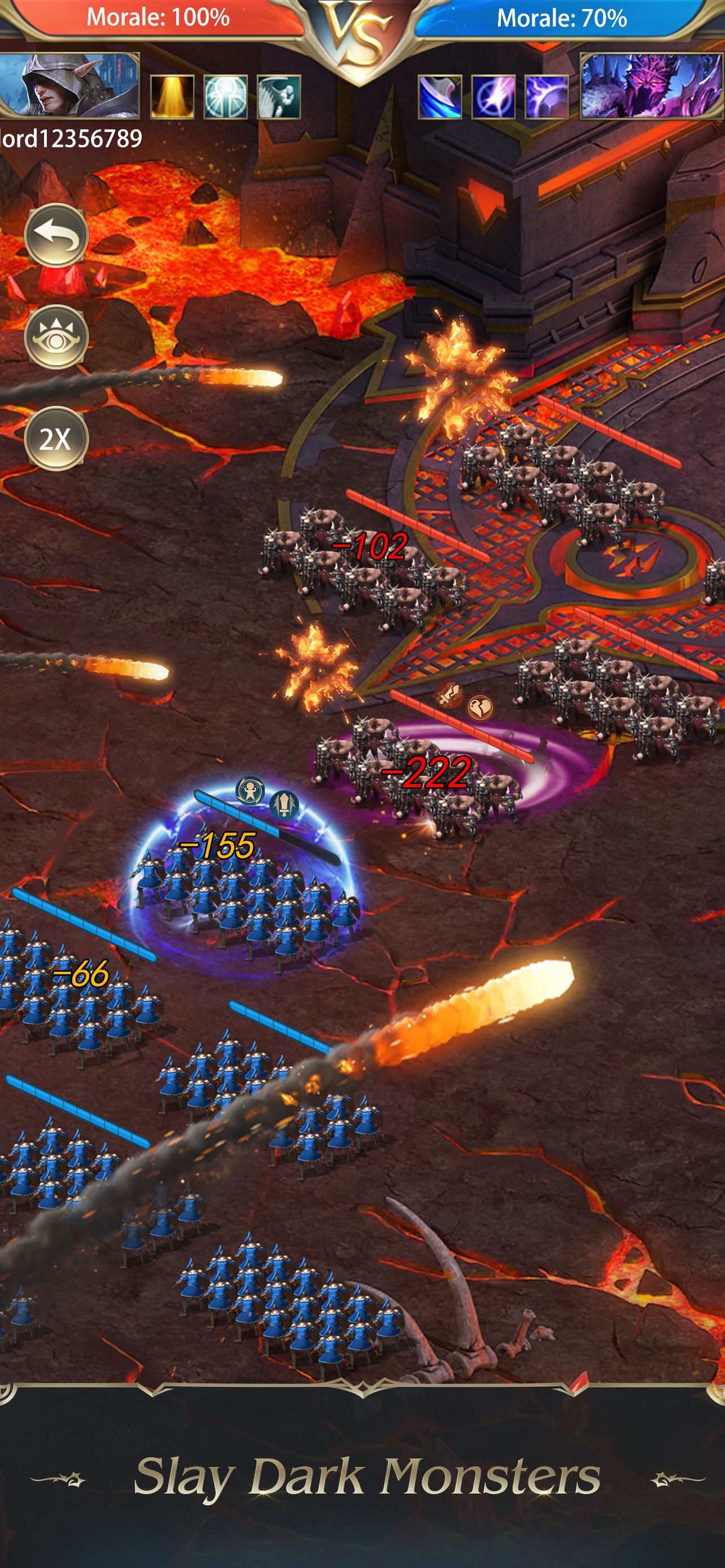This screenshot has height=1568, width=725.
Task: Select the golden light beam skill icon
Action: point(172,97)
